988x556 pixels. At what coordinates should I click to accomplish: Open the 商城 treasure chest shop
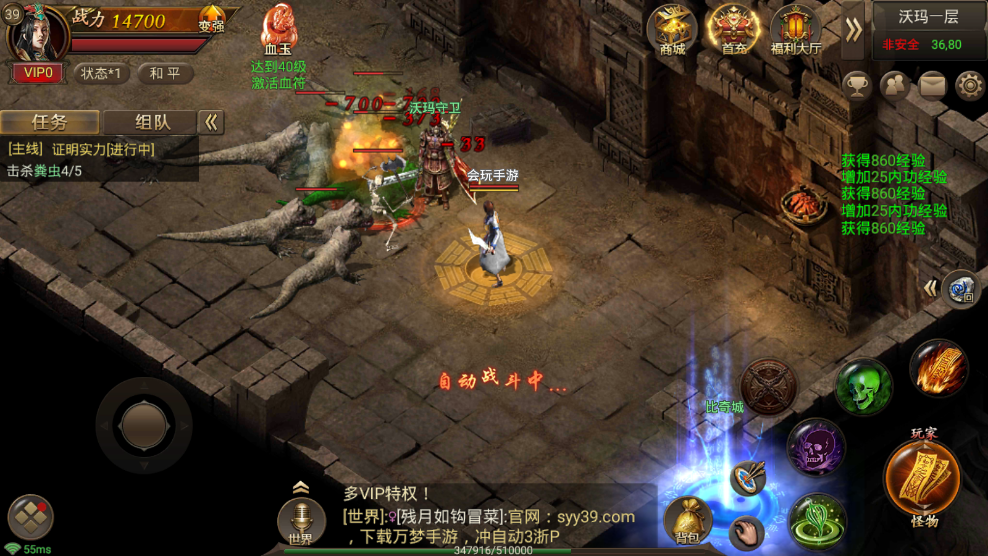(x=671, y=31)
